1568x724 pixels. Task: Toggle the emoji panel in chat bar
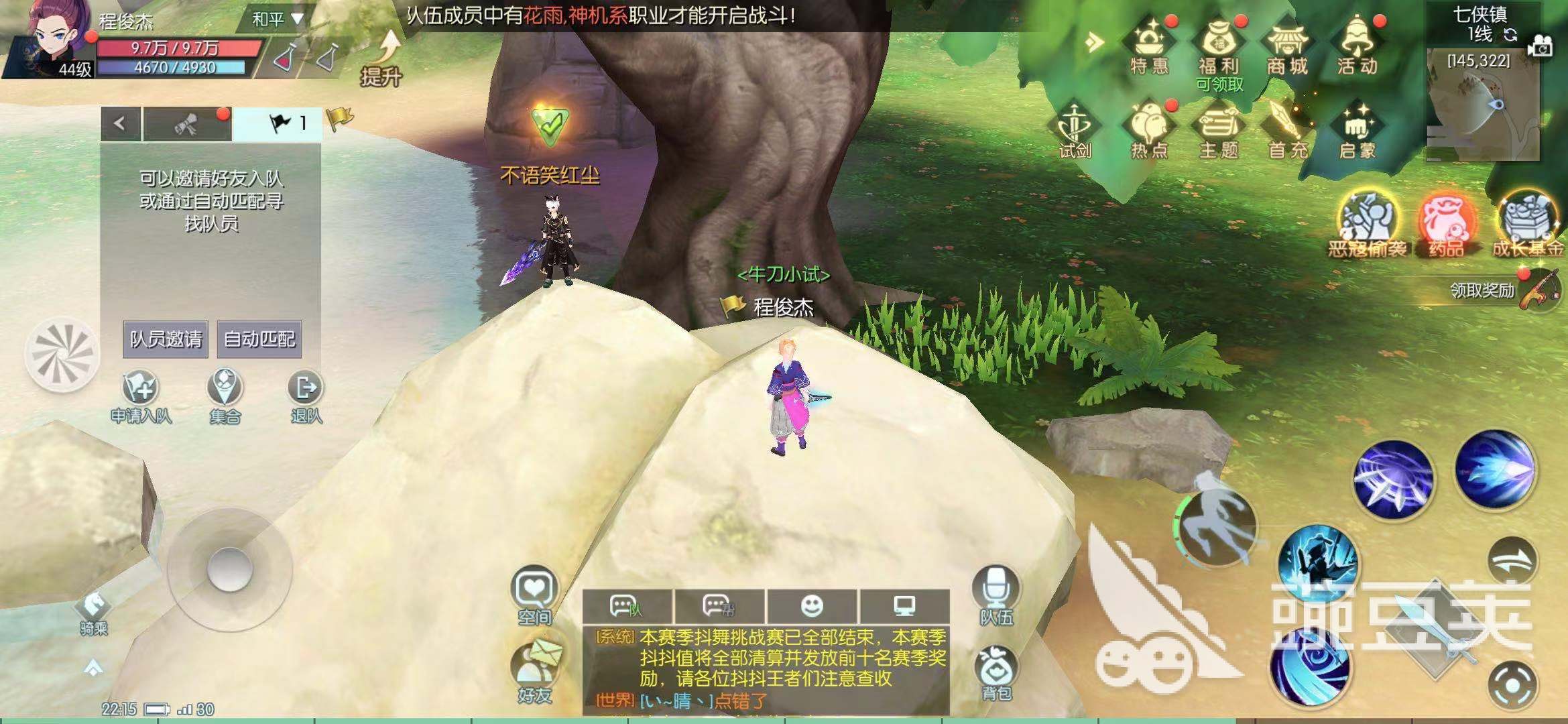(x=812, y=605)
